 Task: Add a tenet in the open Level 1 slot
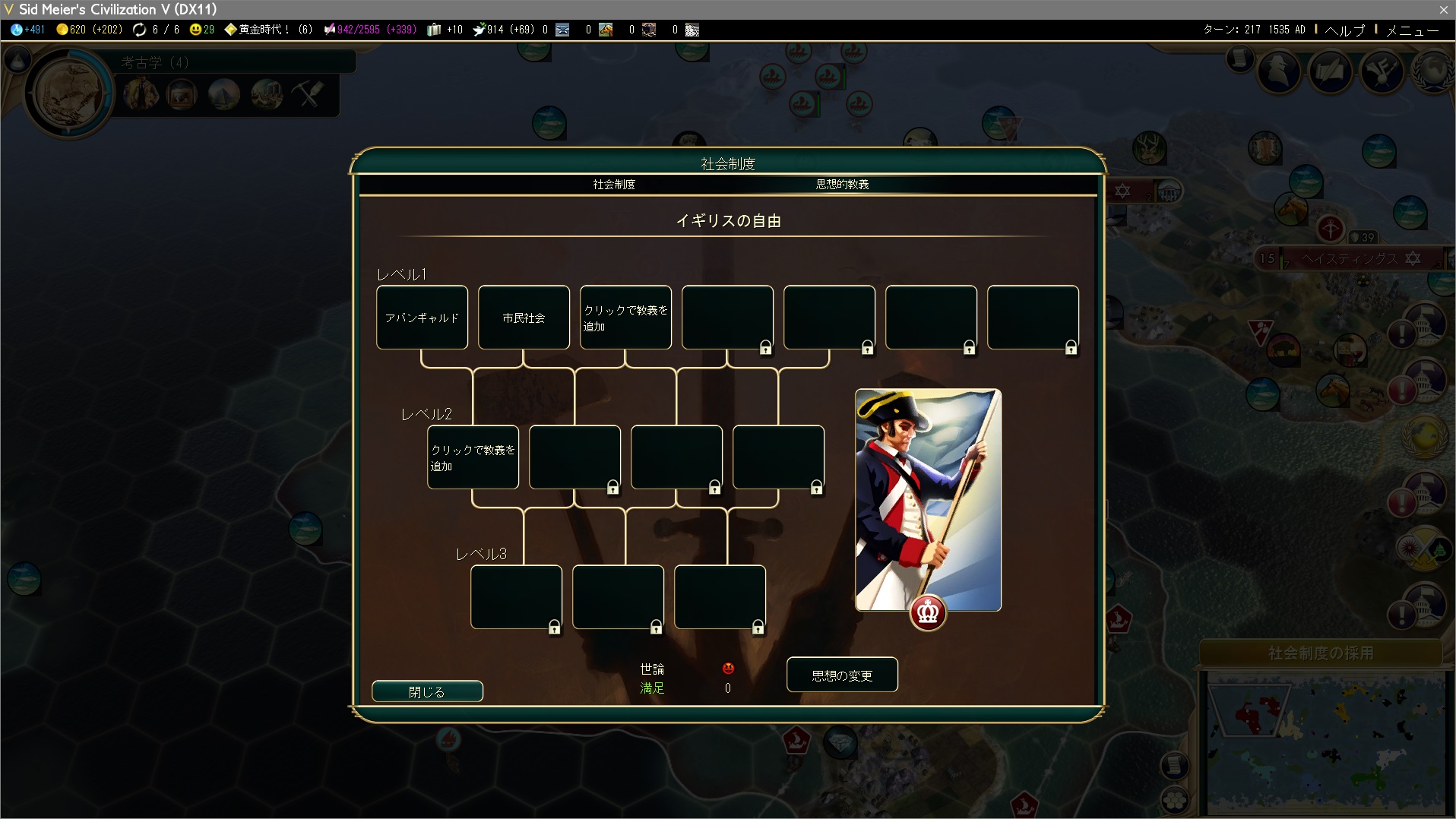pyautogui.click(x=625, y=318)
